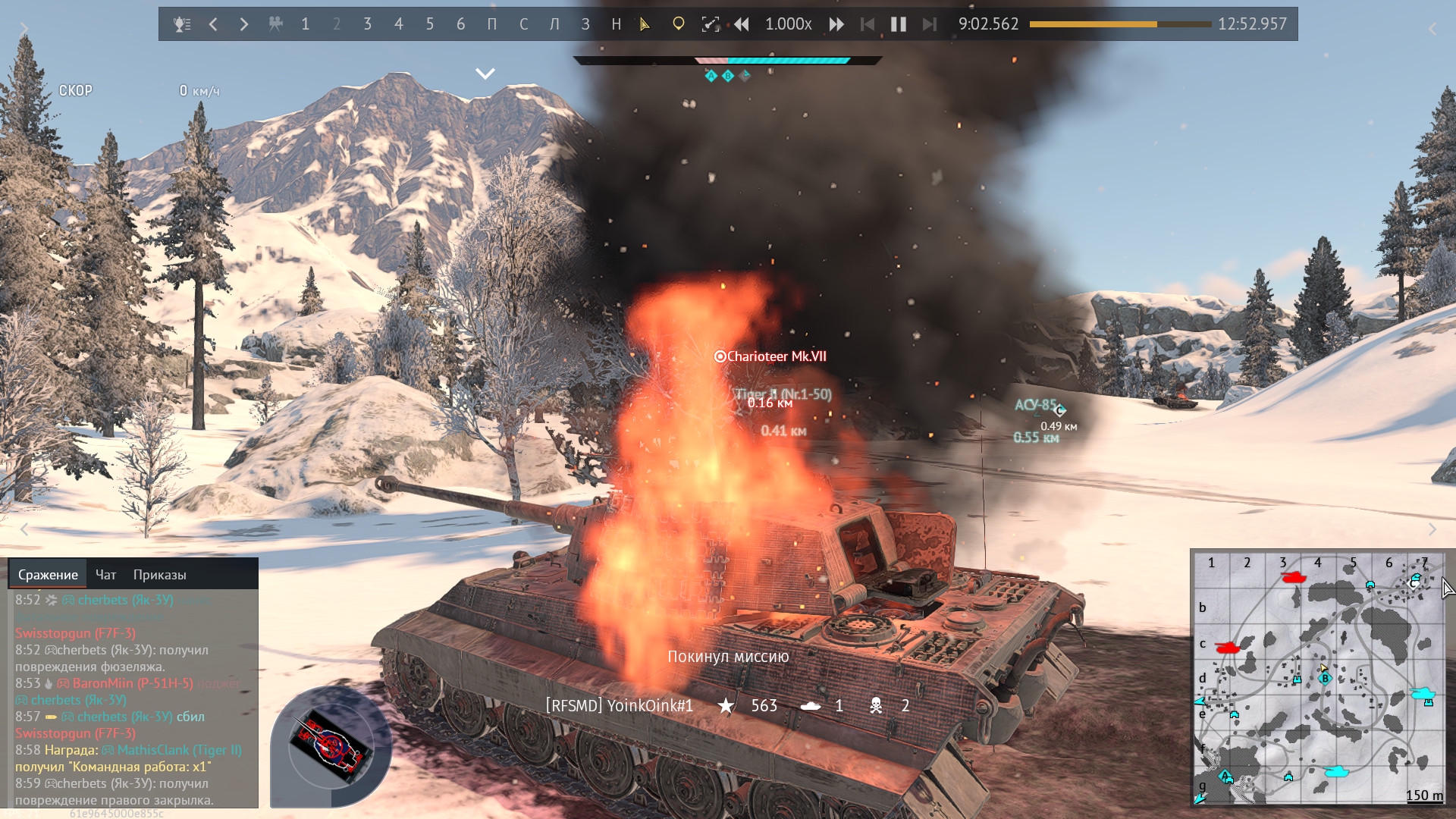Select camera number 6

[x=461, y=24]
